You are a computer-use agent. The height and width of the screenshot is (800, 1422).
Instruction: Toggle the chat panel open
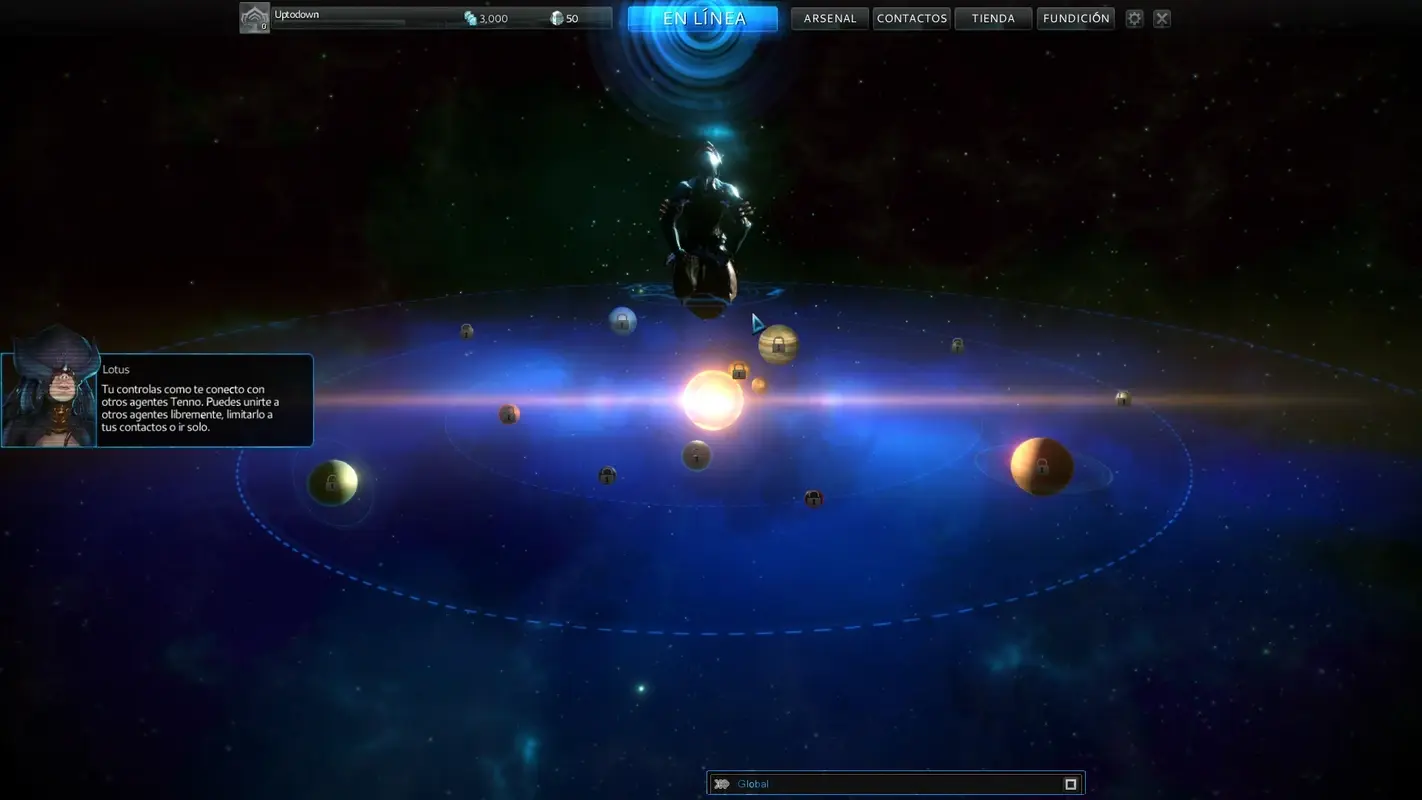click(722, 783)
